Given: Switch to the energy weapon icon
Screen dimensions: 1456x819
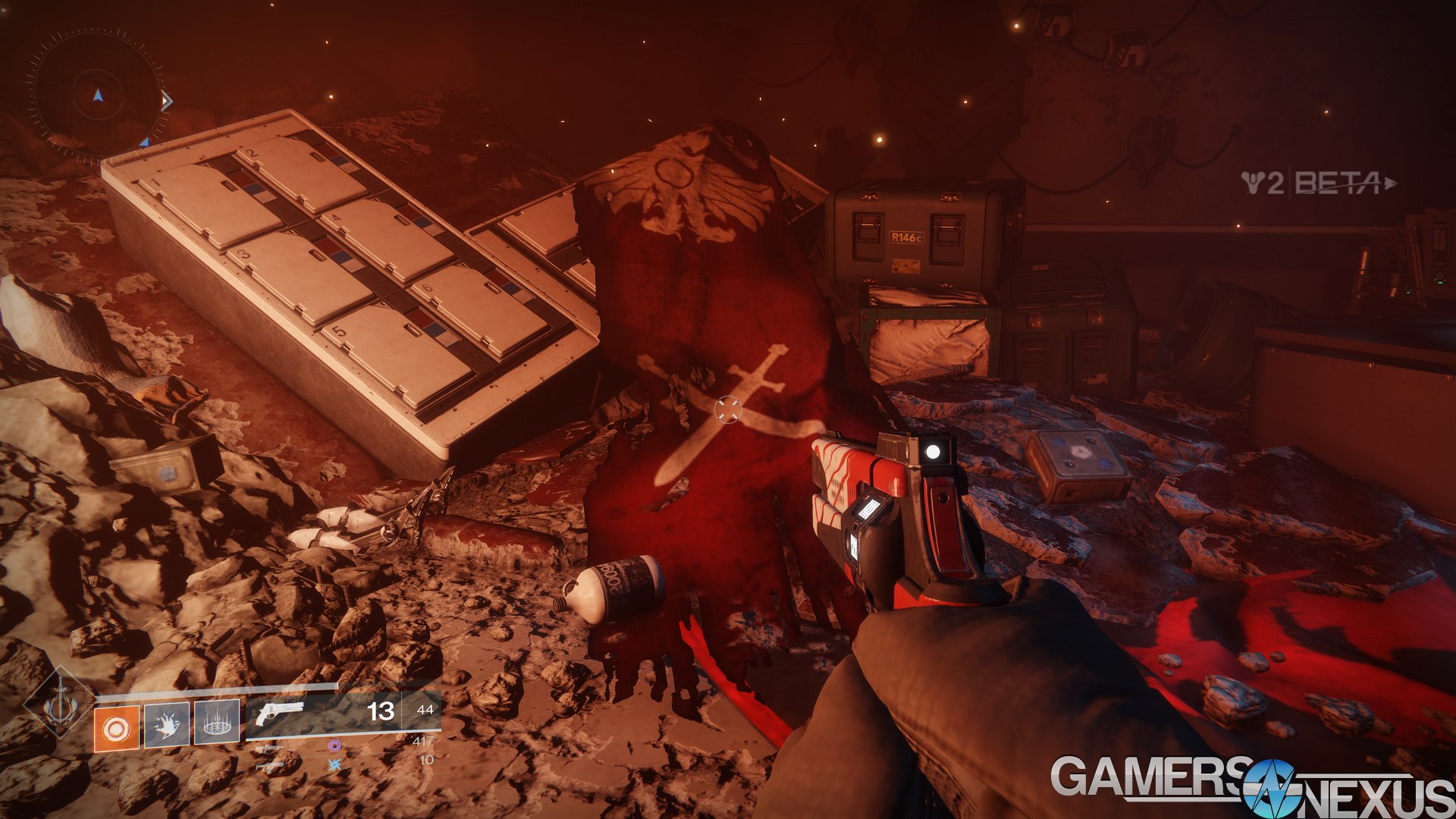Looking at the screenshot, I should 268,749.
